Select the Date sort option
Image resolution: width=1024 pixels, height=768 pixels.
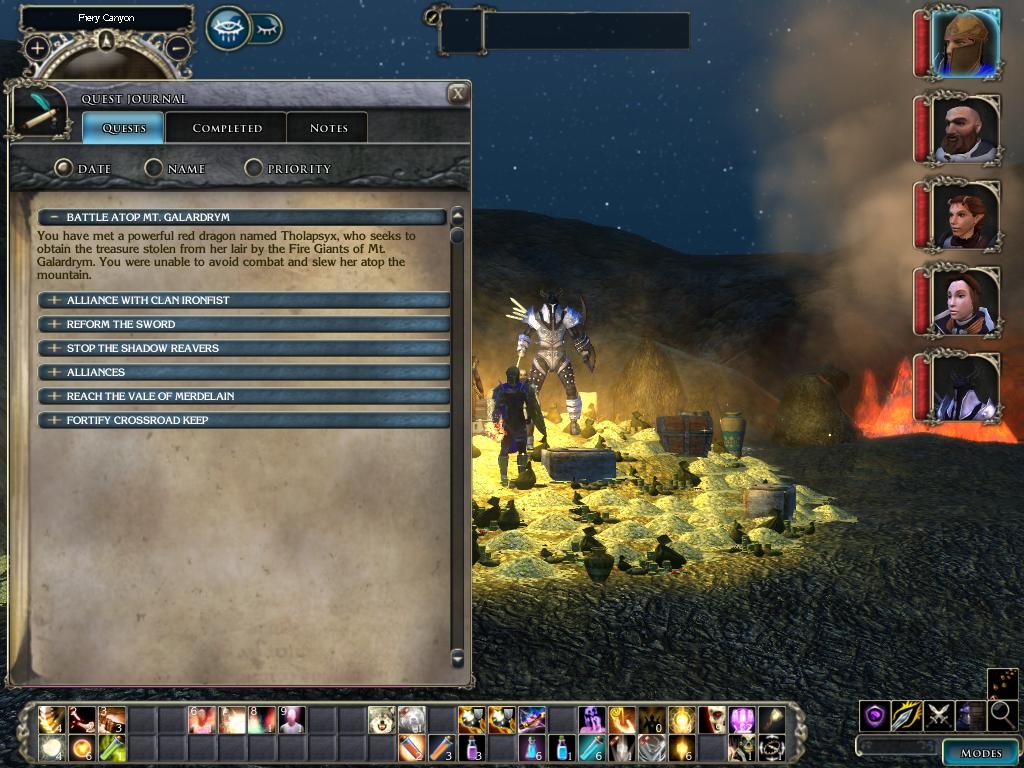(x=64, y=169)
